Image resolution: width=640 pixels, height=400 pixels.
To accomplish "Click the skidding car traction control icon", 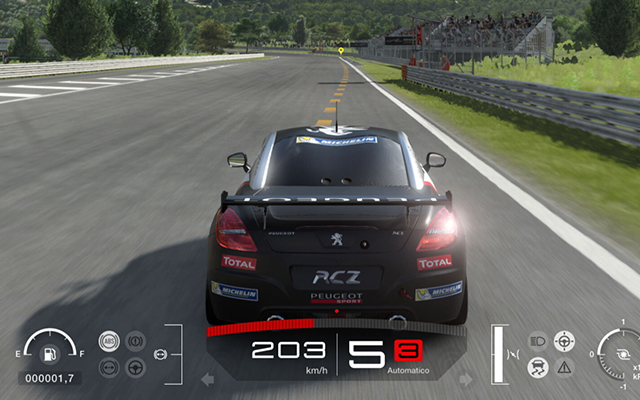I will click(538, 367).
